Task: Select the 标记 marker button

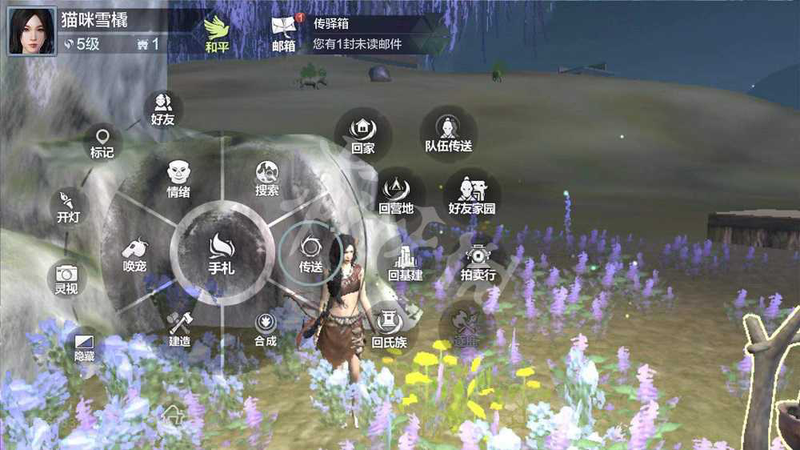Action: click(102, 141)
